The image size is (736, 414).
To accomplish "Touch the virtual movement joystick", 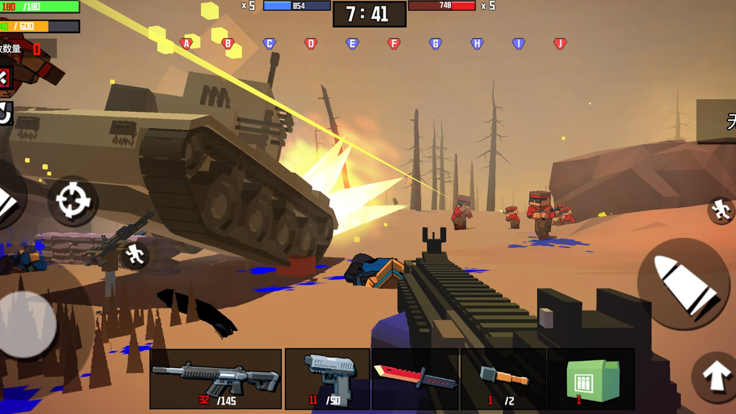I will click(x=27, y=323).
